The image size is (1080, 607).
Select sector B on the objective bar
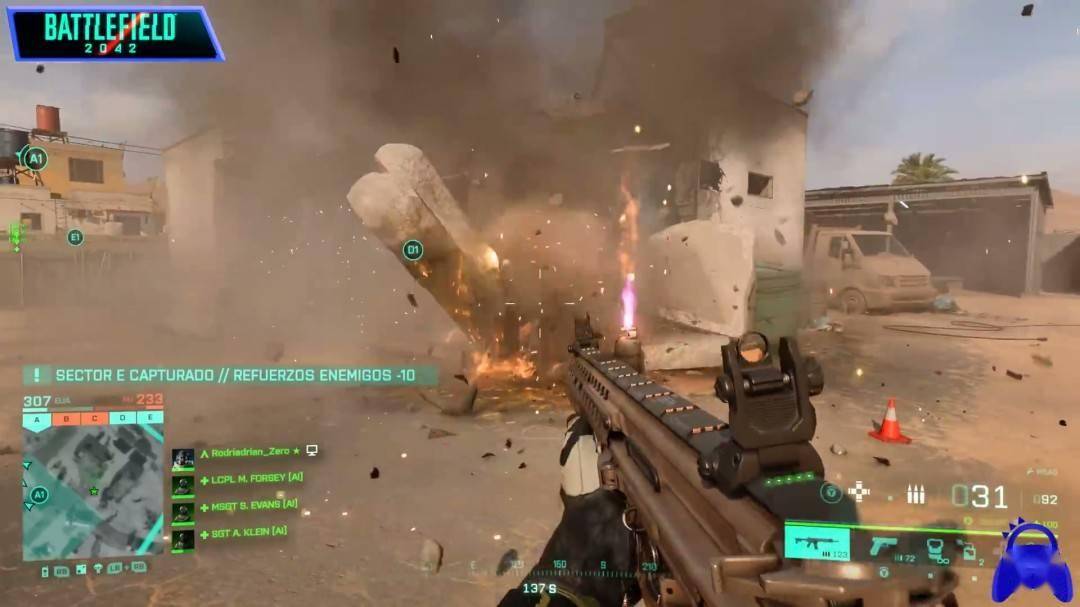(66, 418)
